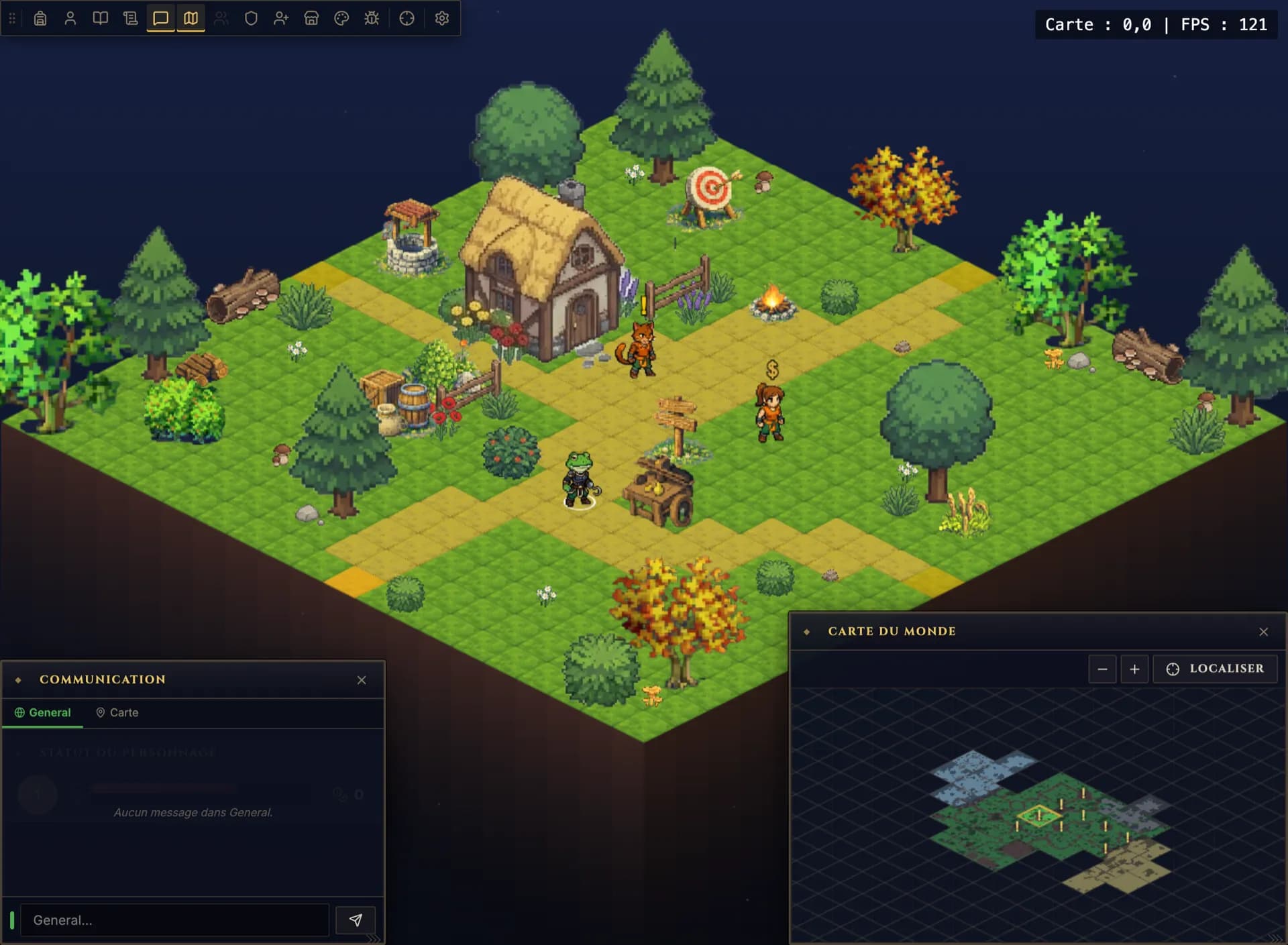Close the Carte du Monde panel
Viewport: 1288px width, 945px height.
[1264, 632]
